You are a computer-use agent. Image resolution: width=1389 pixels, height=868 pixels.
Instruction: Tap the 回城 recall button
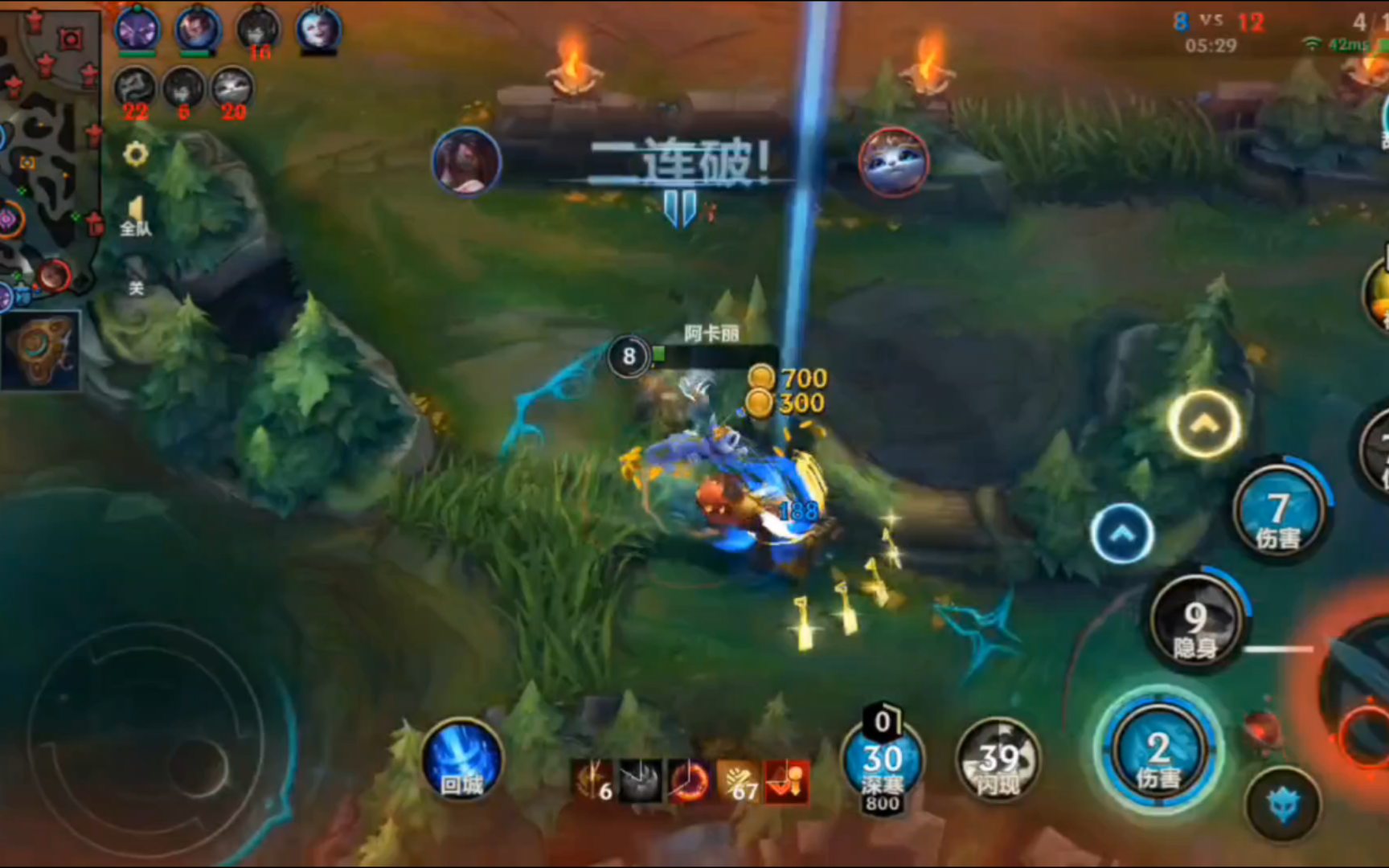462,761
